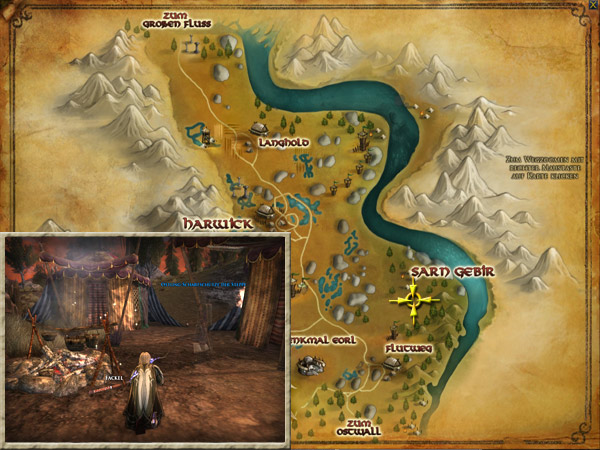The image size is (600, 450).
Task: Select the Langhold location on the map
Action: point(282,143)
